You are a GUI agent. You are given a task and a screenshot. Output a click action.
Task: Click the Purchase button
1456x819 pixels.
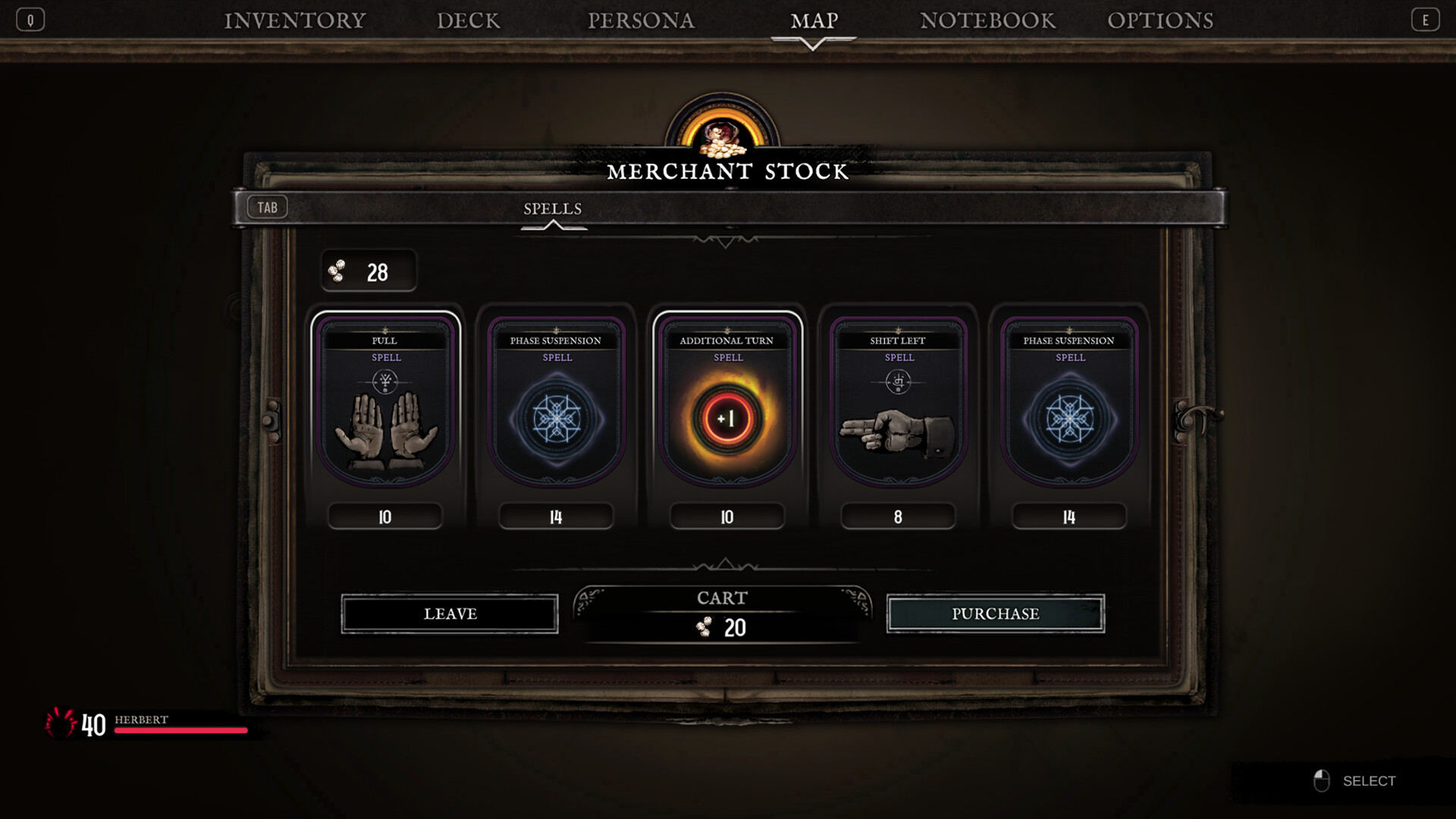pos(996,613)
